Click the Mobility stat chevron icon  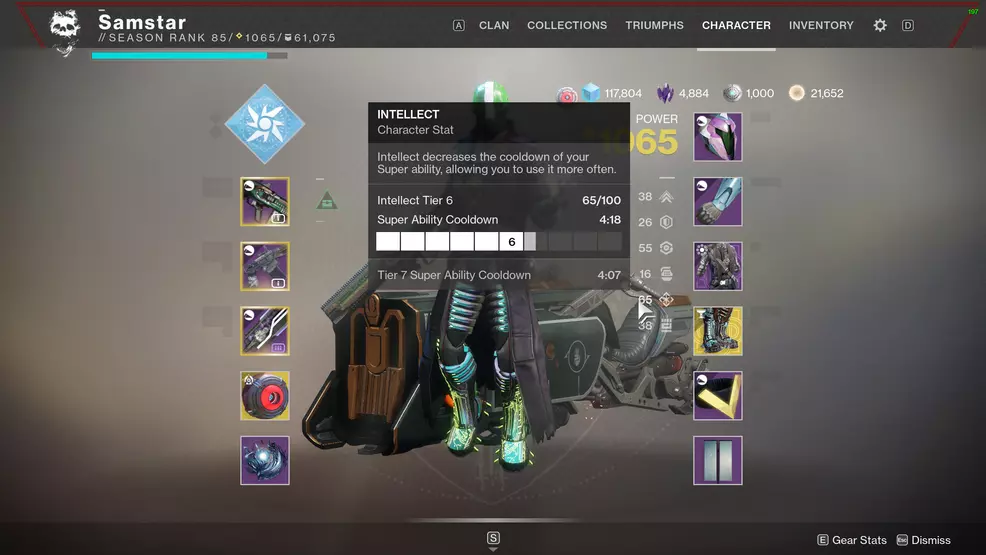pos(666,197)
